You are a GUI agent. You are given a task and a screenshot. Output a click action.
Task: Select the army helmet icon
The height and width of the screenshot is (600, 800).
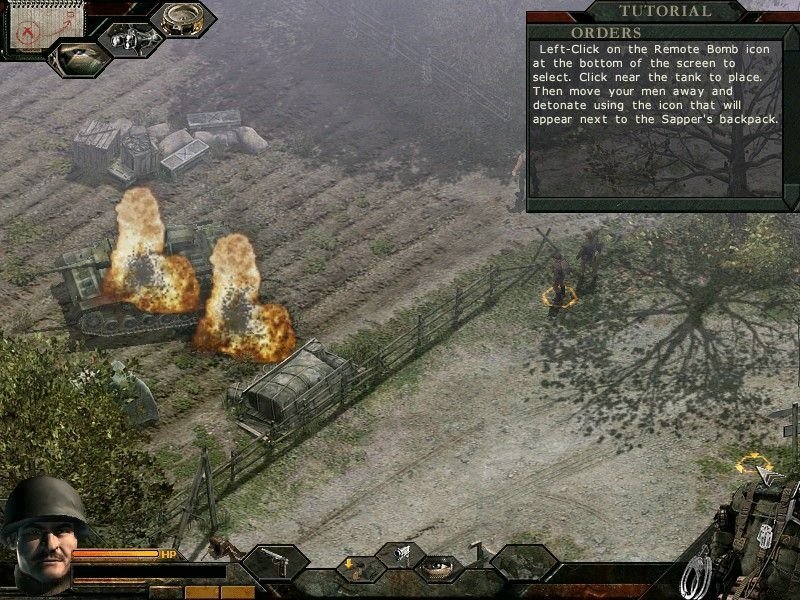click(78, 56)
